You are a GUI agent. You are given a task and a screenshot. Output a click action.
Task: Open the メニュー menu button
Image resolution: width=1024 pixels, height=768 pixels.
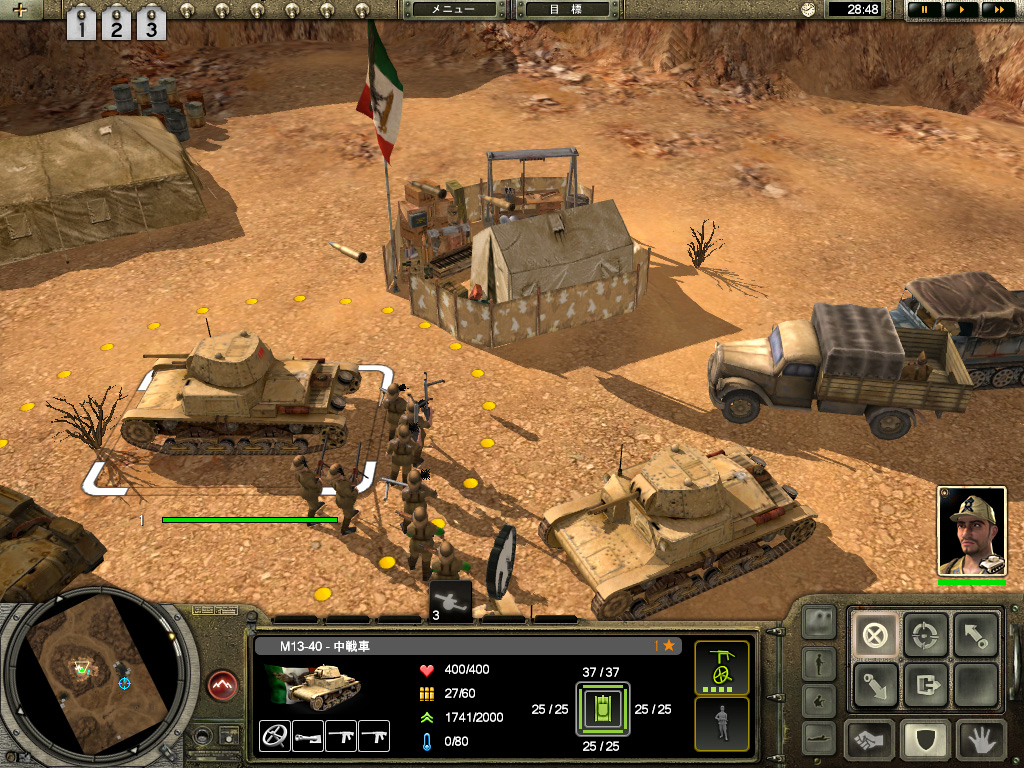click(x=452, y=9)
